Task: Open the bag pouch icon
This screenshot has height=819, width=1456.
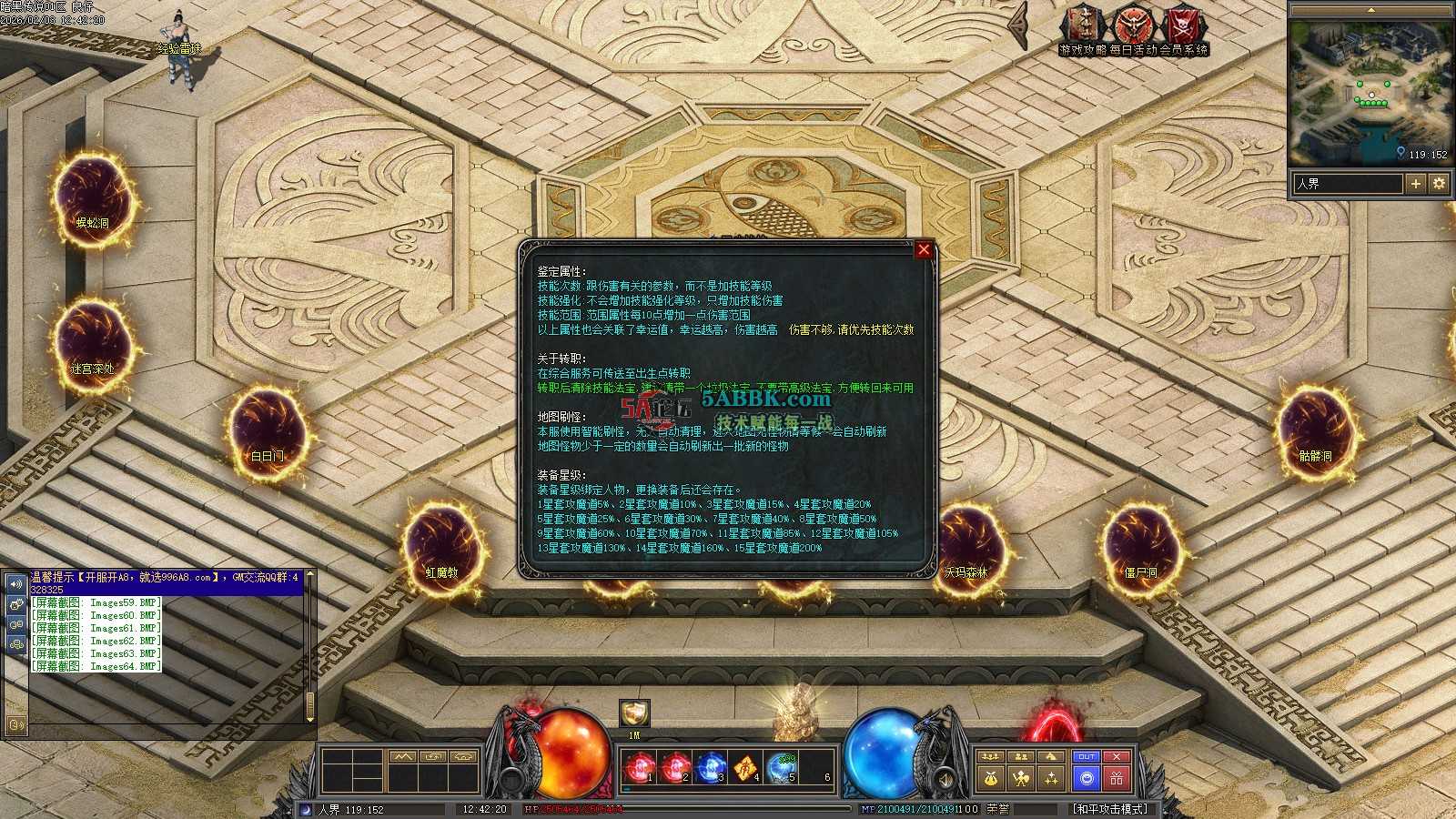Action: click(991, 779)
